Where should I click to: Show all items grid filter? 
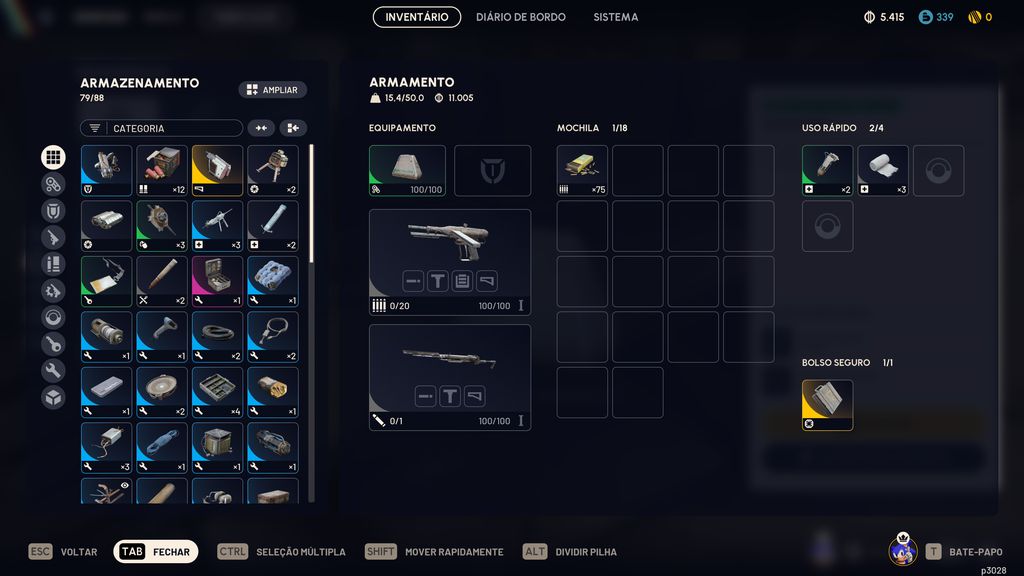53,157
